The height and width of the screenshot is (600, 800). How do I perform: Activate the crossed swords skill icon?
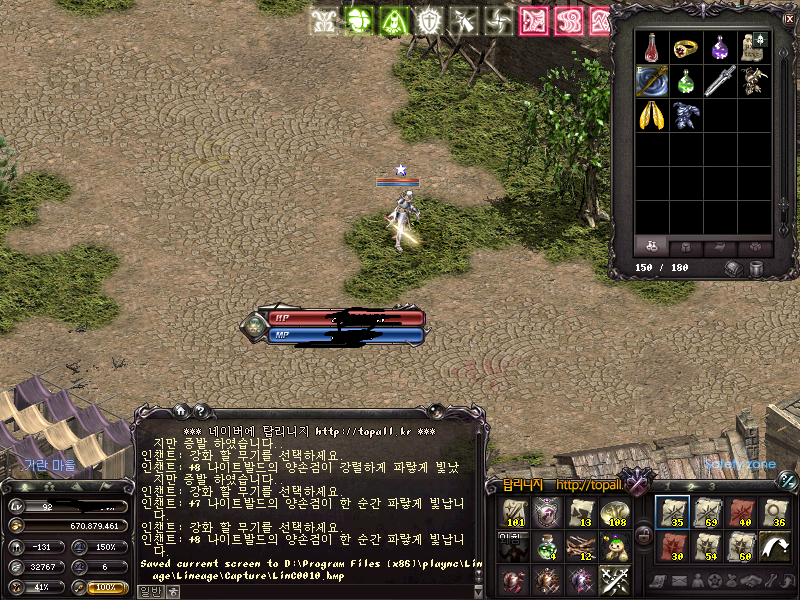613,580
